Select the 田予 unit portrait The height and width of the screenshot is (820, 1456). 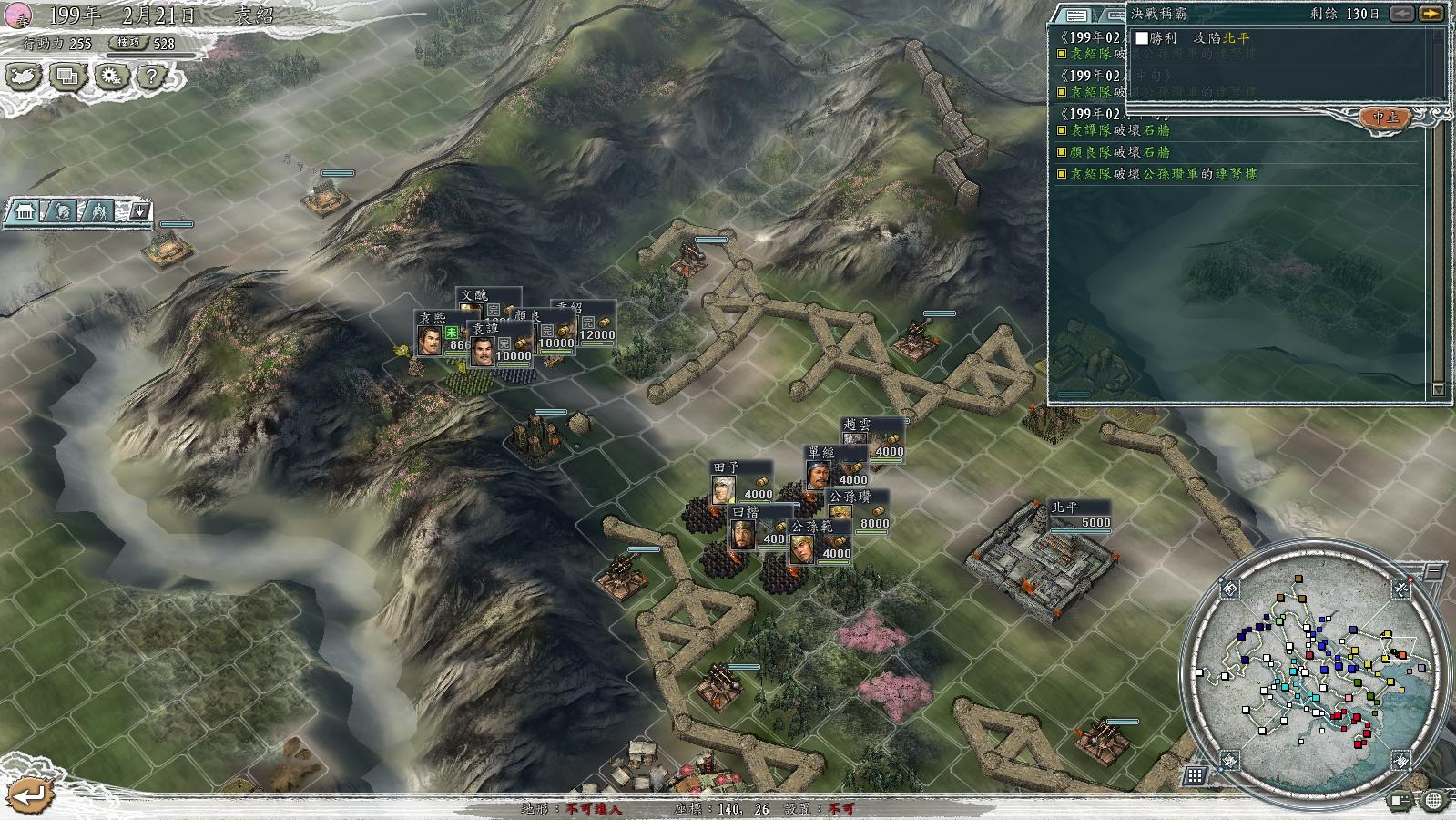(x=724, y=490)
